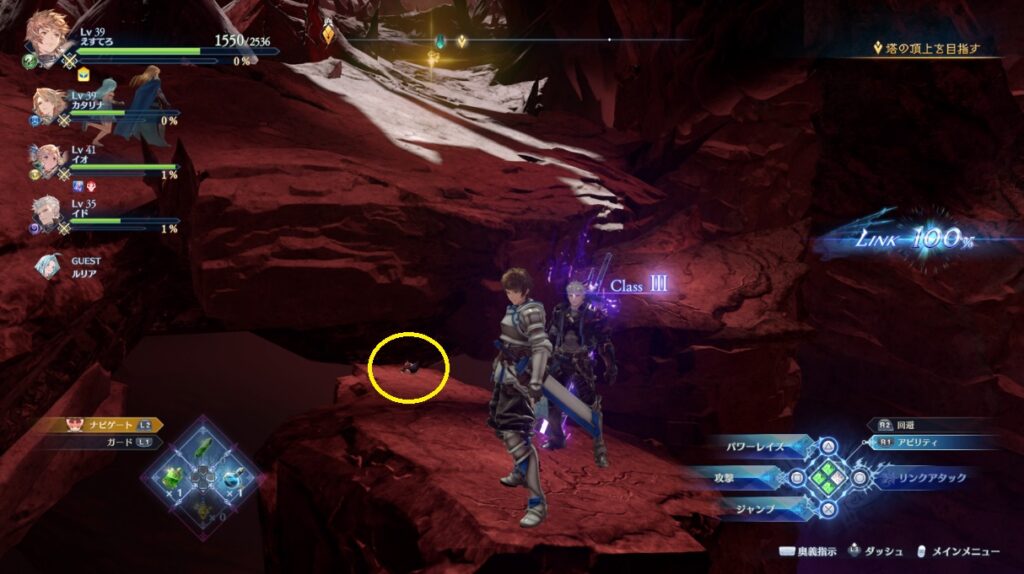
Task: Select Id's party portrait
Action: click(48, 213)
